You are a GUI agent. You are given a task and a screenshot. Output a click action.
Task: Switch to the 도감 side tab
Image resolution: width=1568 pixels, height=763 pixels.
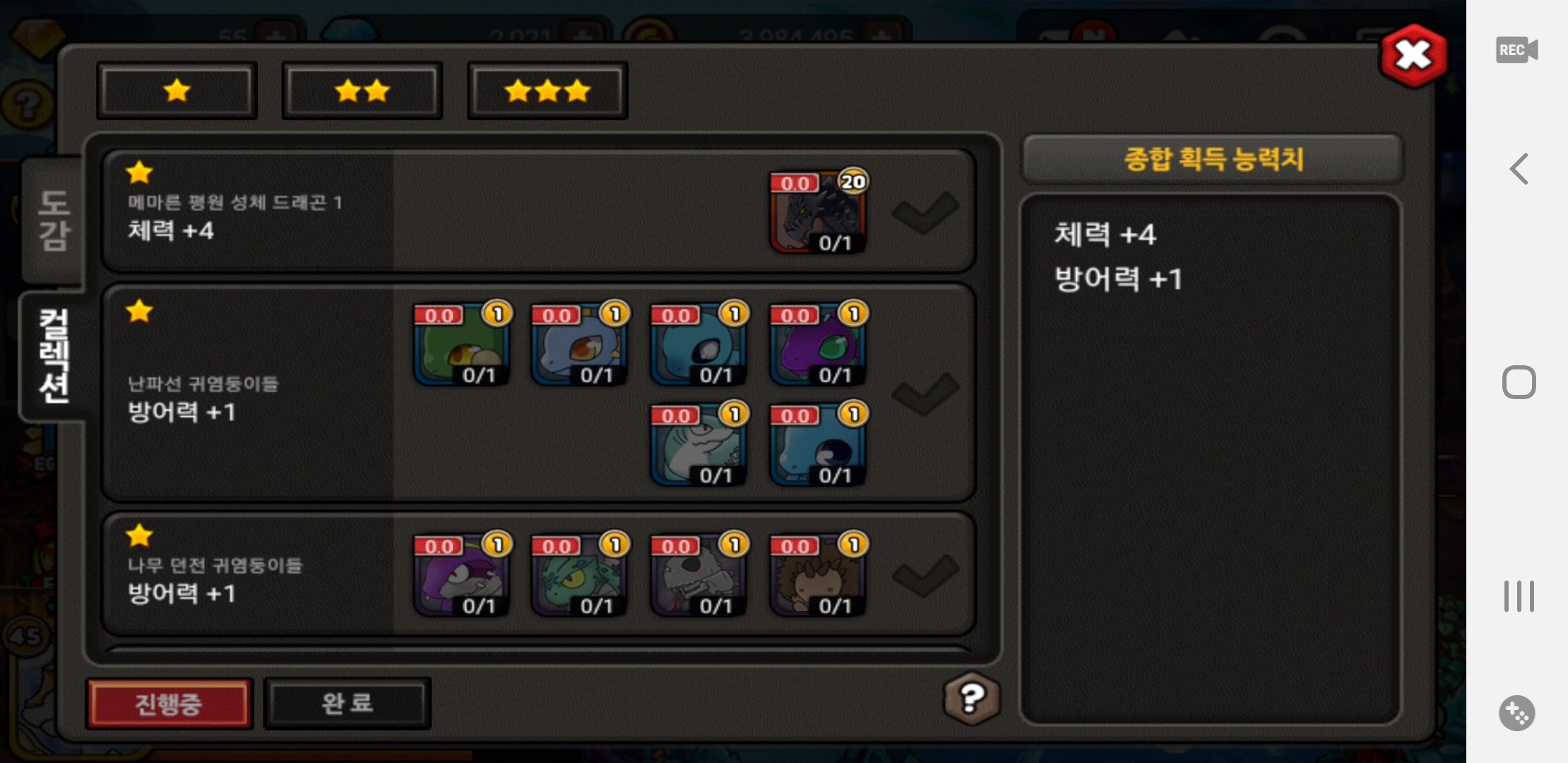tap(54, 220)
